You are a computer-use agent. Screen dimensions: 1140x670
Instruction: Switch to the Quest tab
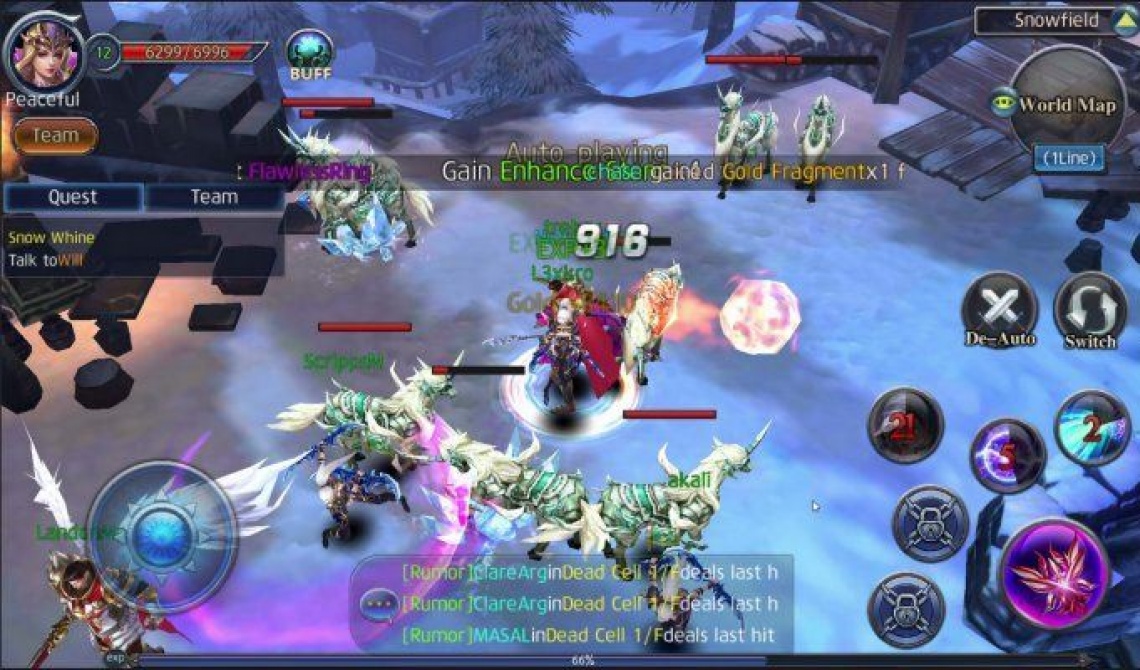click(x=73, y=197)
